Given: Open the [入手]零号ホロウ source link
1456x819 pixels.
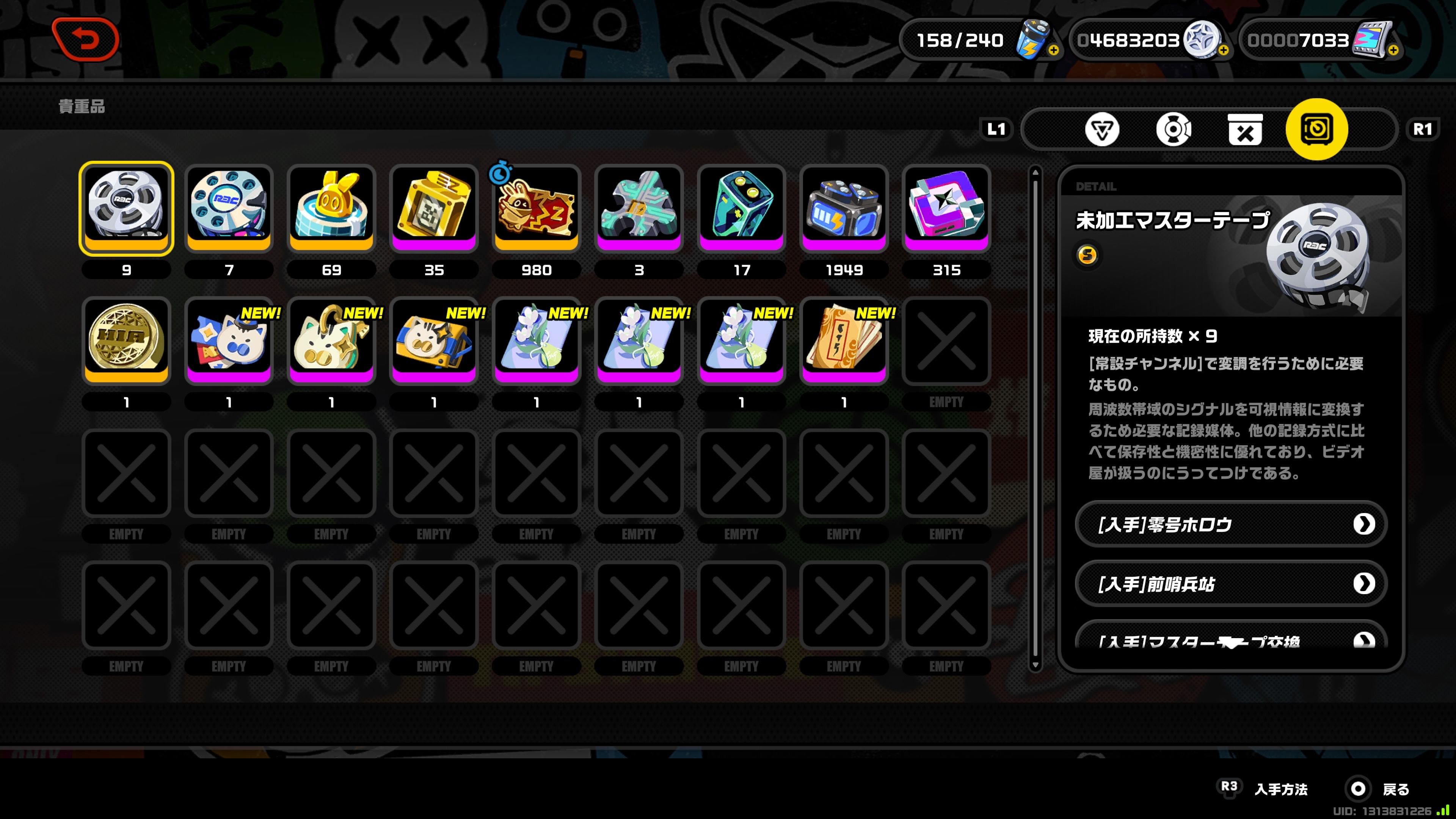Looking at the screenshot, I should pos(1230,524).
